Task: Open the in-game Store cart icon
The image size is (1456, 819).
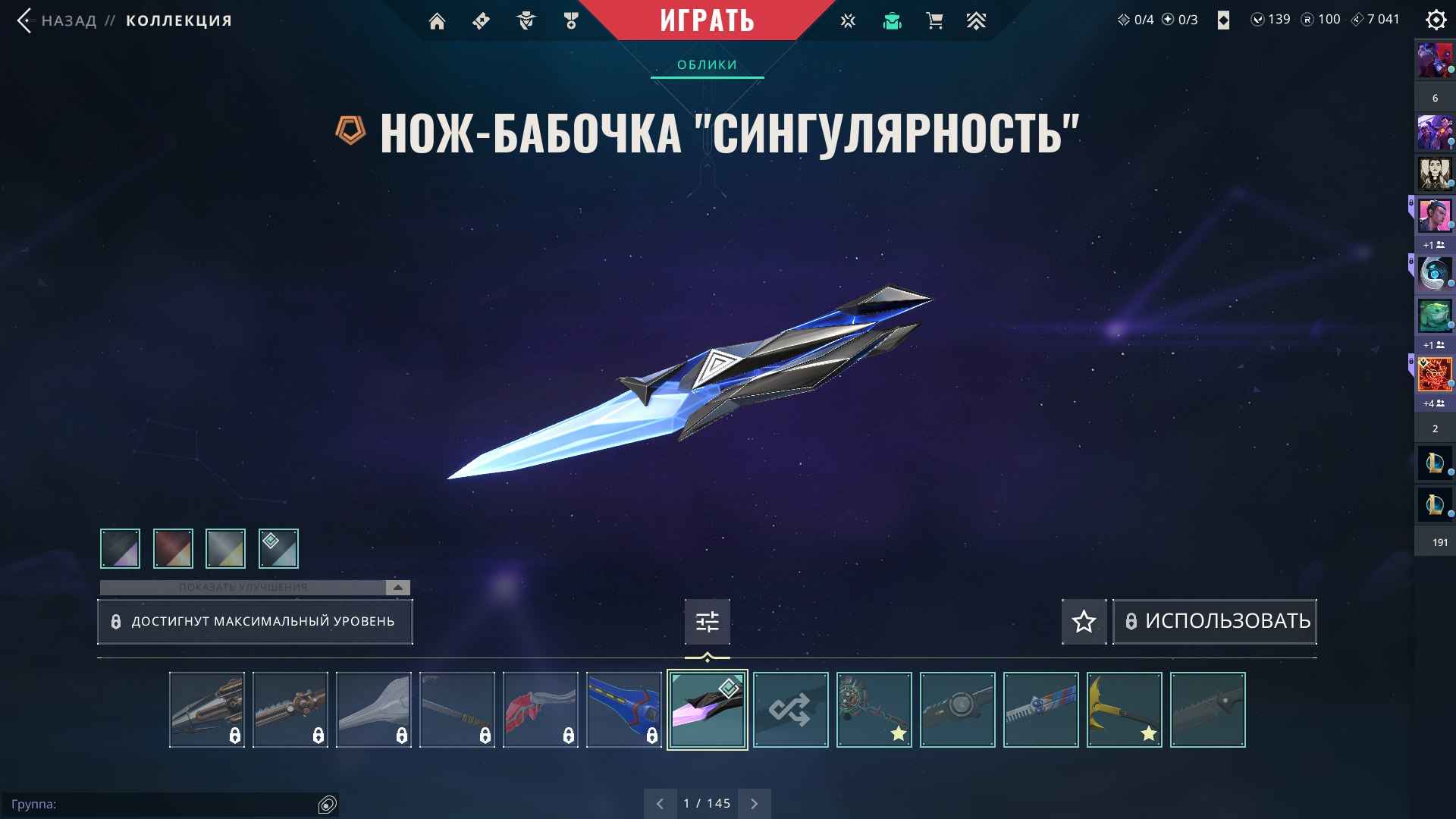Action: (934, 20)
